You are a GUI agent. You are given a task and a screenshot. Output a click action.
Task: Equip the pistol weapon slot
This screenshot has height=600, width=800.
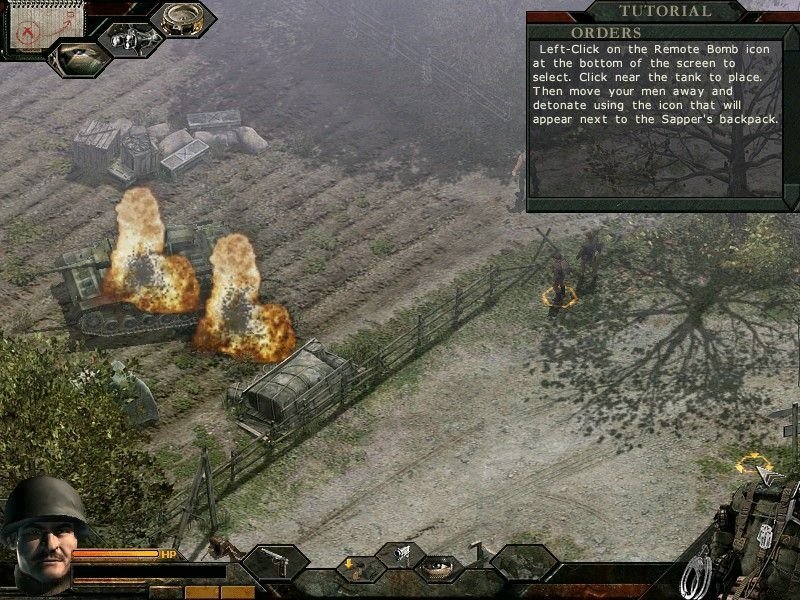[274, 563]
